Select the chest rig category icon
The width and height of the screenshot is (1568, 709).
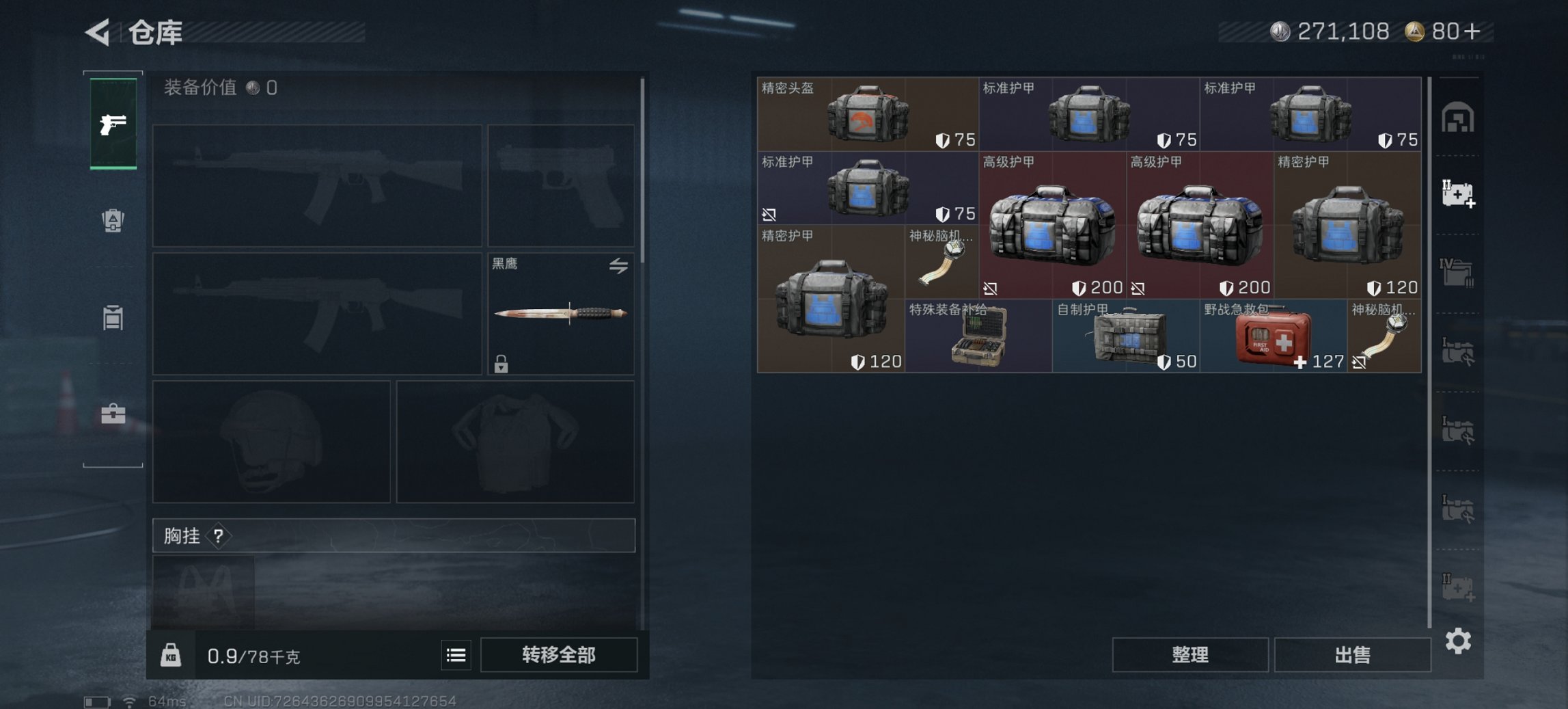point(113,318)
